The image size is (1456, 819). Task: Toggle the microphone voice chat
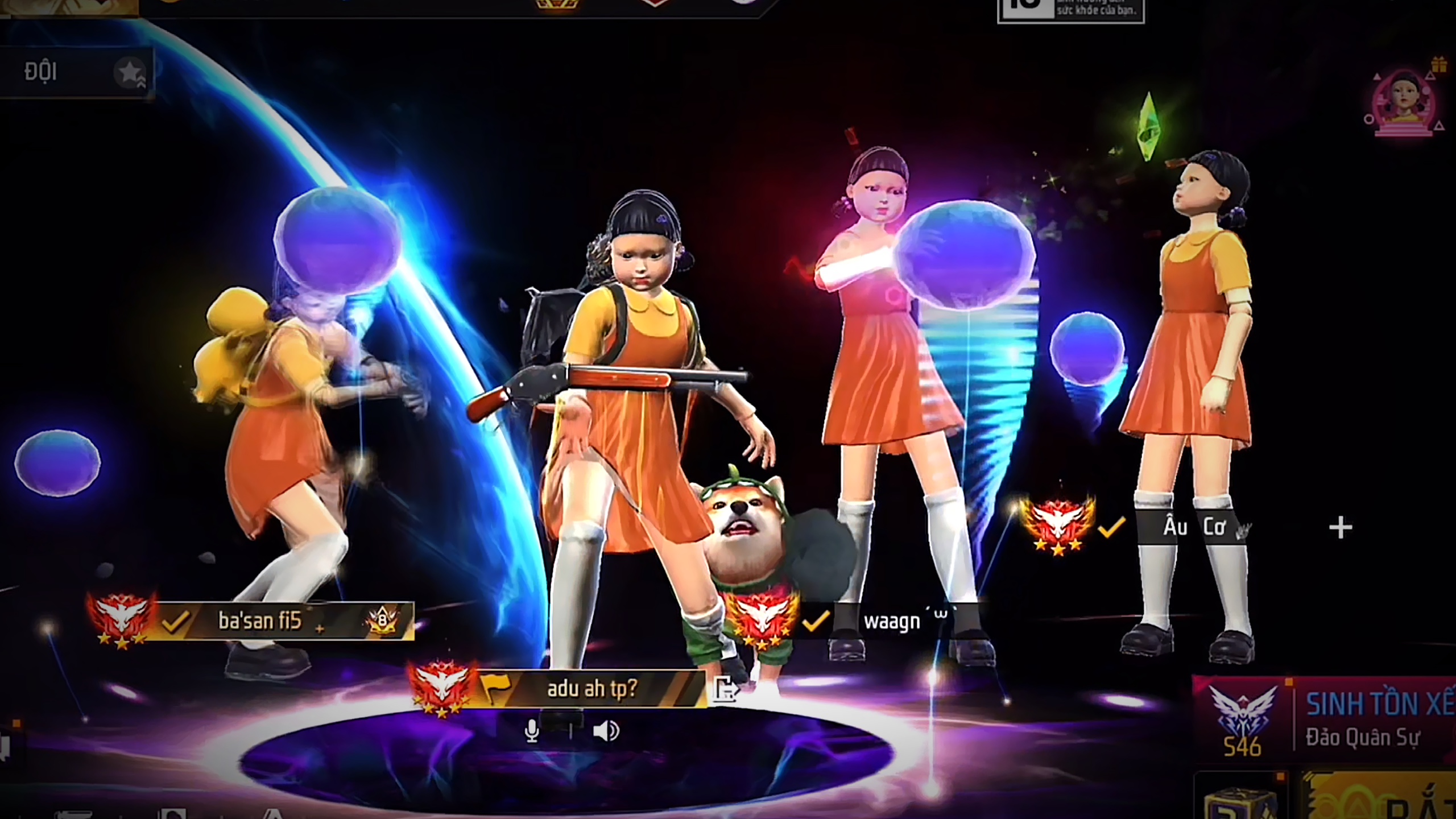(532, 731)
